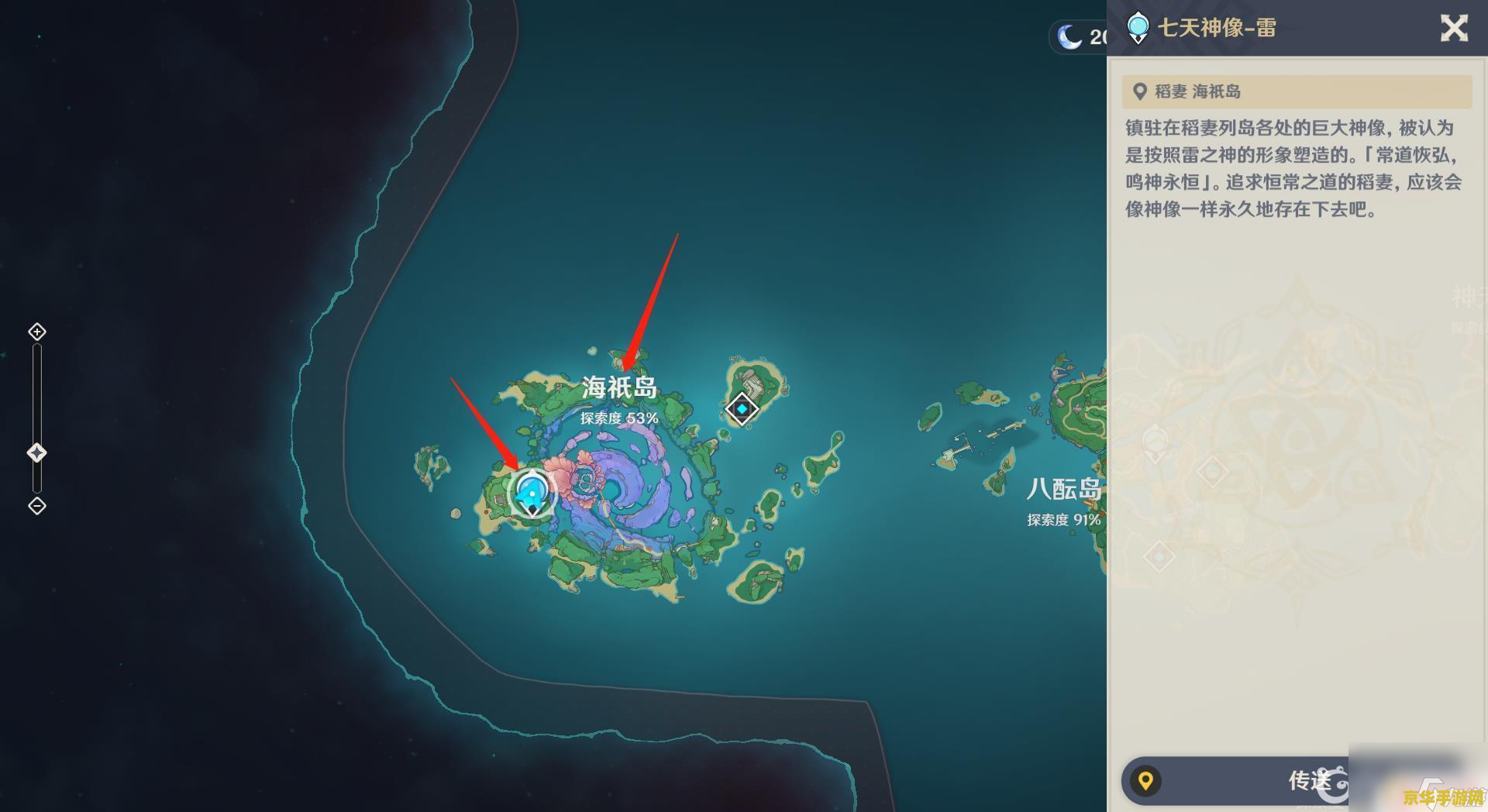This screenshot has width=1488, height=812.
Task: Click the map zoom slider handle
Action: pos(36,453)
